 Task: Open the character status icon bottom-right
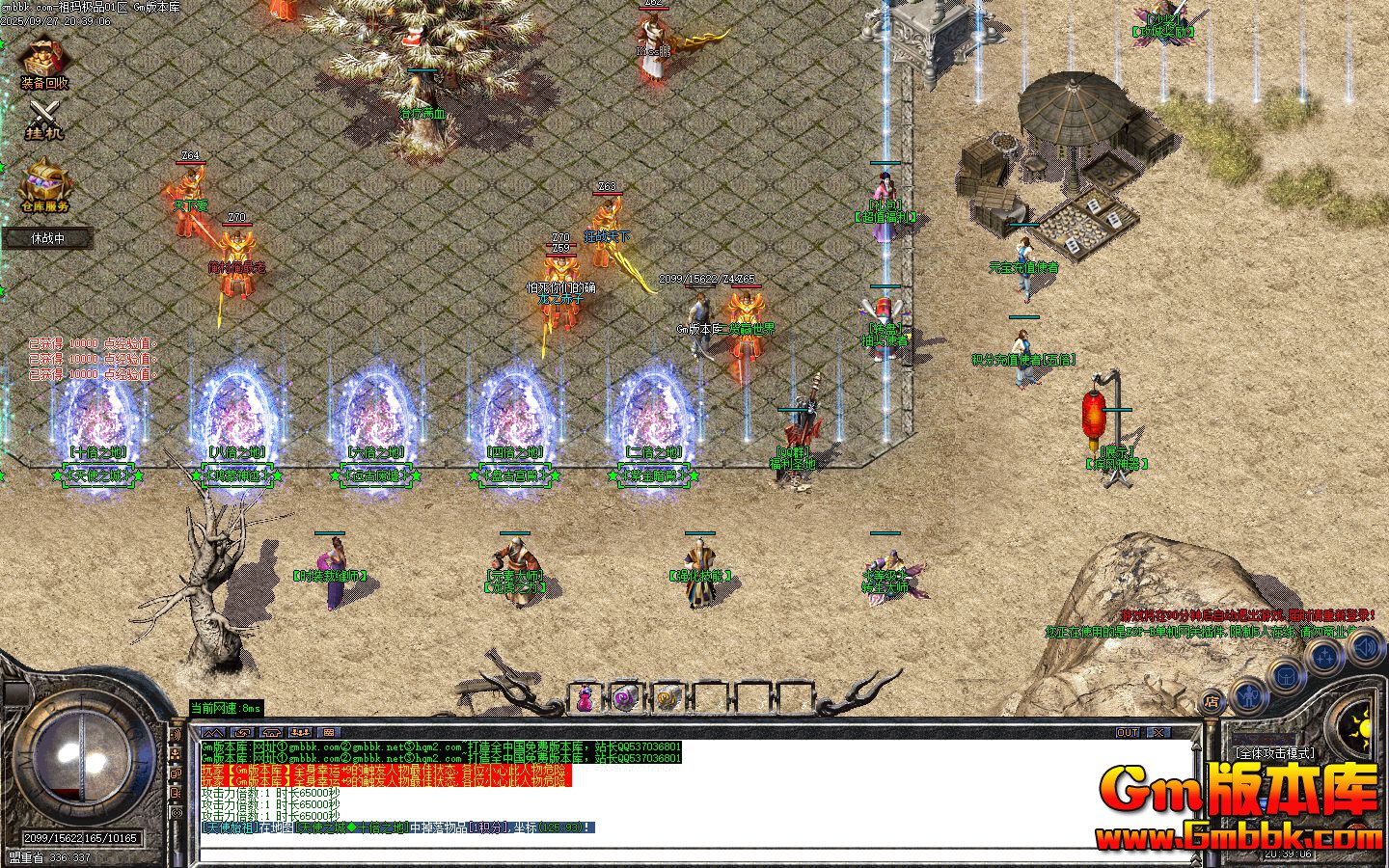coord(1249,696)
